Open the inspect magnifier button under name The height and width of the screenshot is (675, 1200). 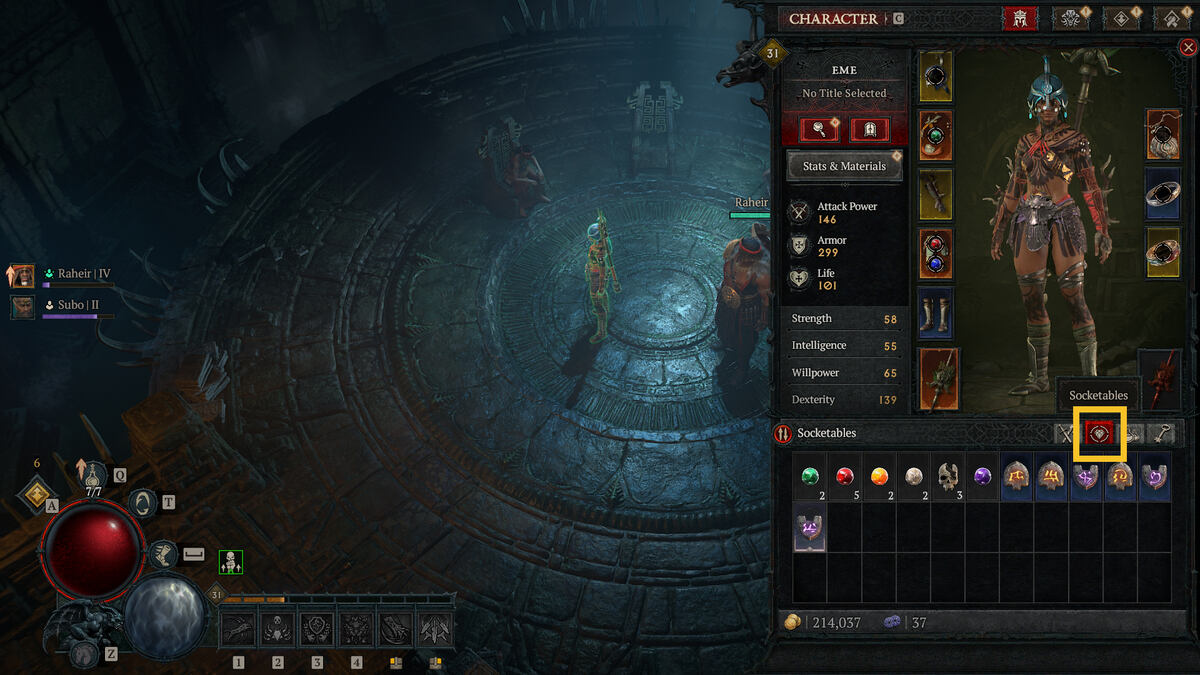pyautogui.click(x=819, y=129)
